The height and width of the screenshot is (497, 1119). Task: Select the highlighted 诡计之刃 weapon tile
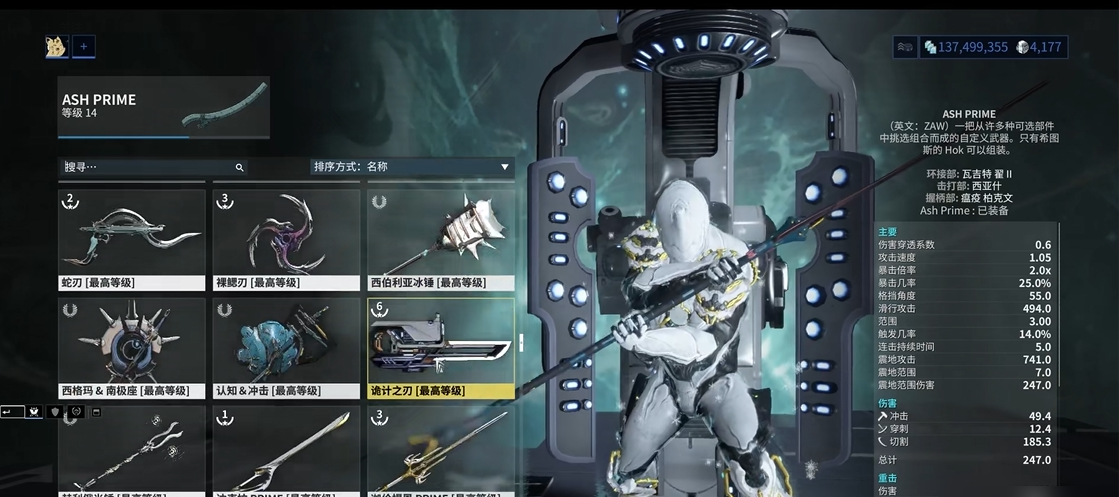click(441, 347)
